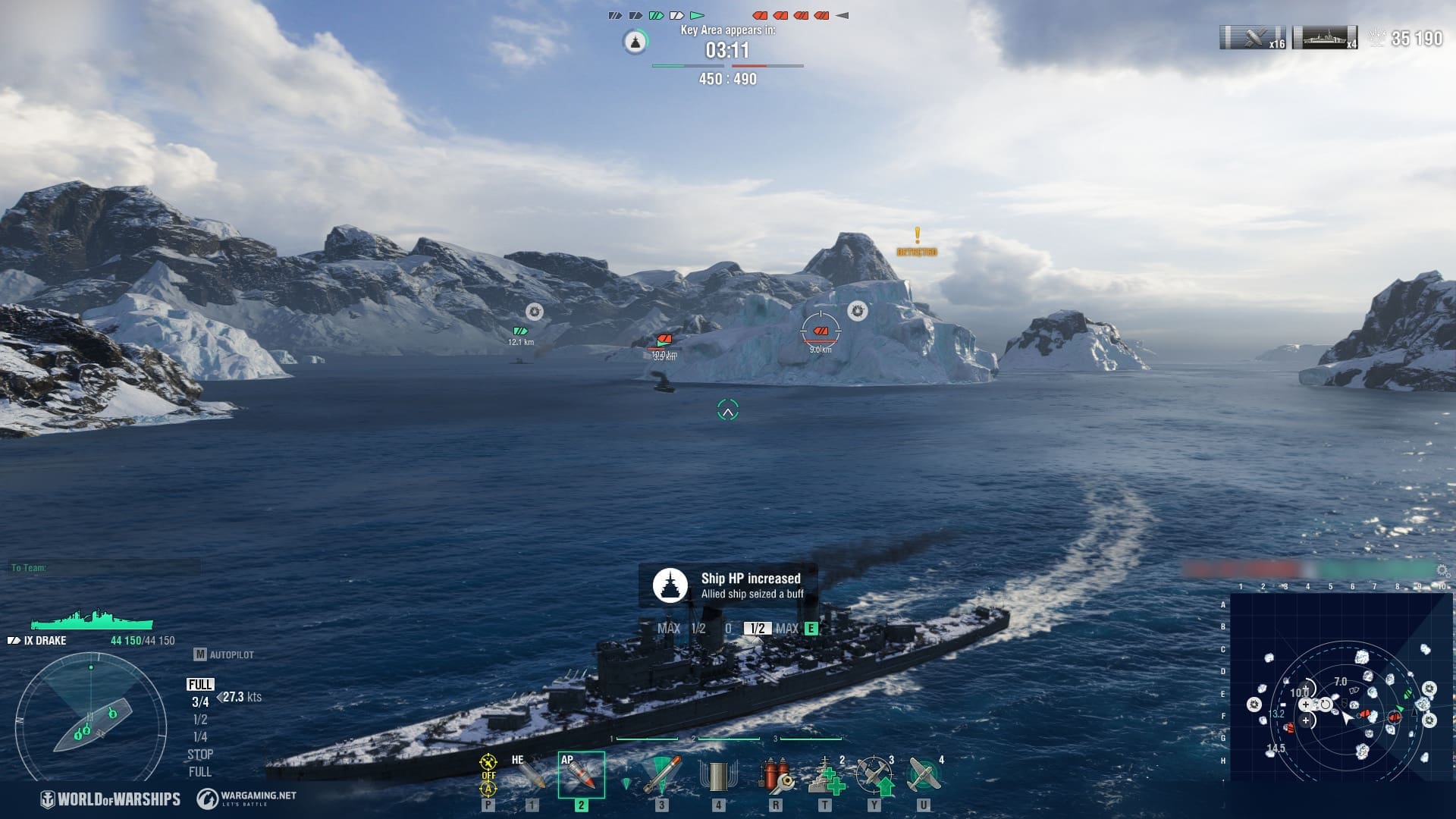Viewport: 1456px width, 819px height.
Task: Click the ship heading compass dial
Action: point(91,717)
